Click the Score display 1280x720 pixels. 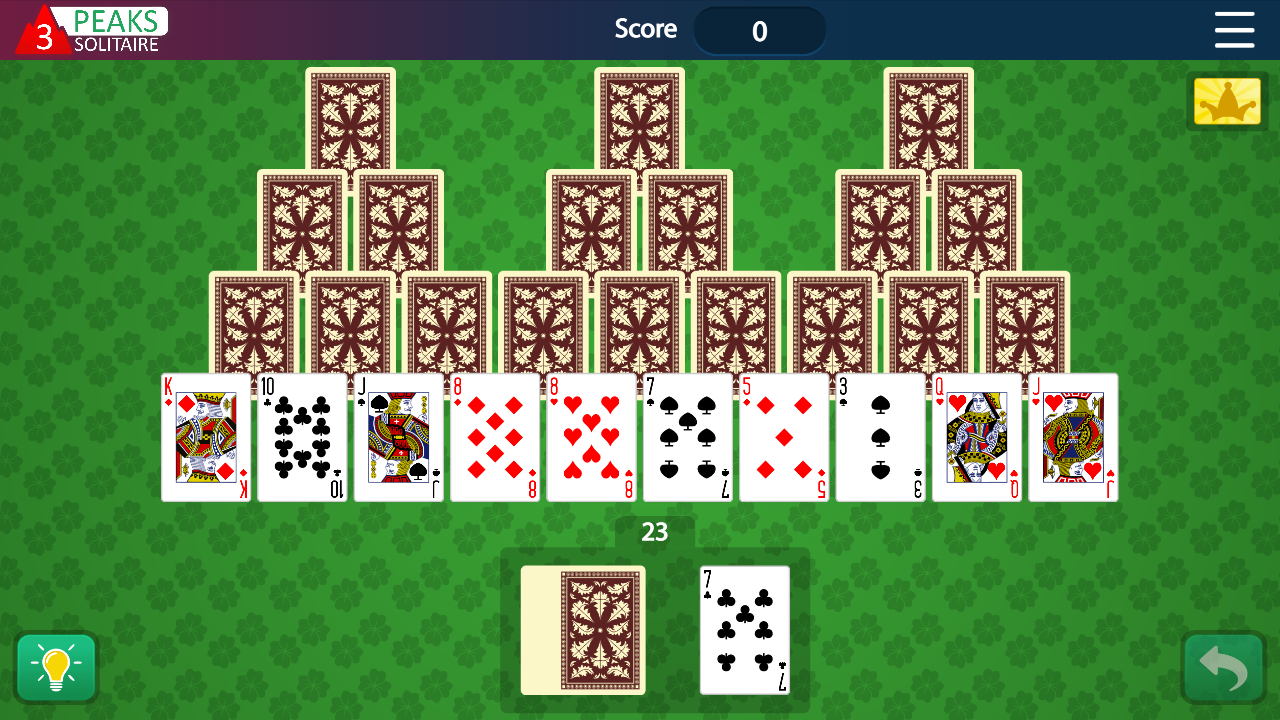[x=760, y=30]
